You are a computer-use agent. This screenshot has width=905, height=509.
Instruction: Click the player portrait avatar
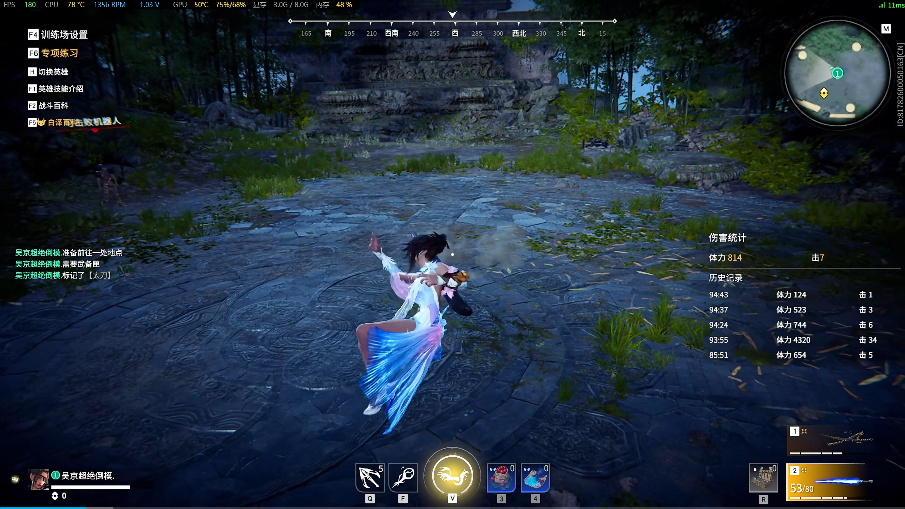(39, 478)
